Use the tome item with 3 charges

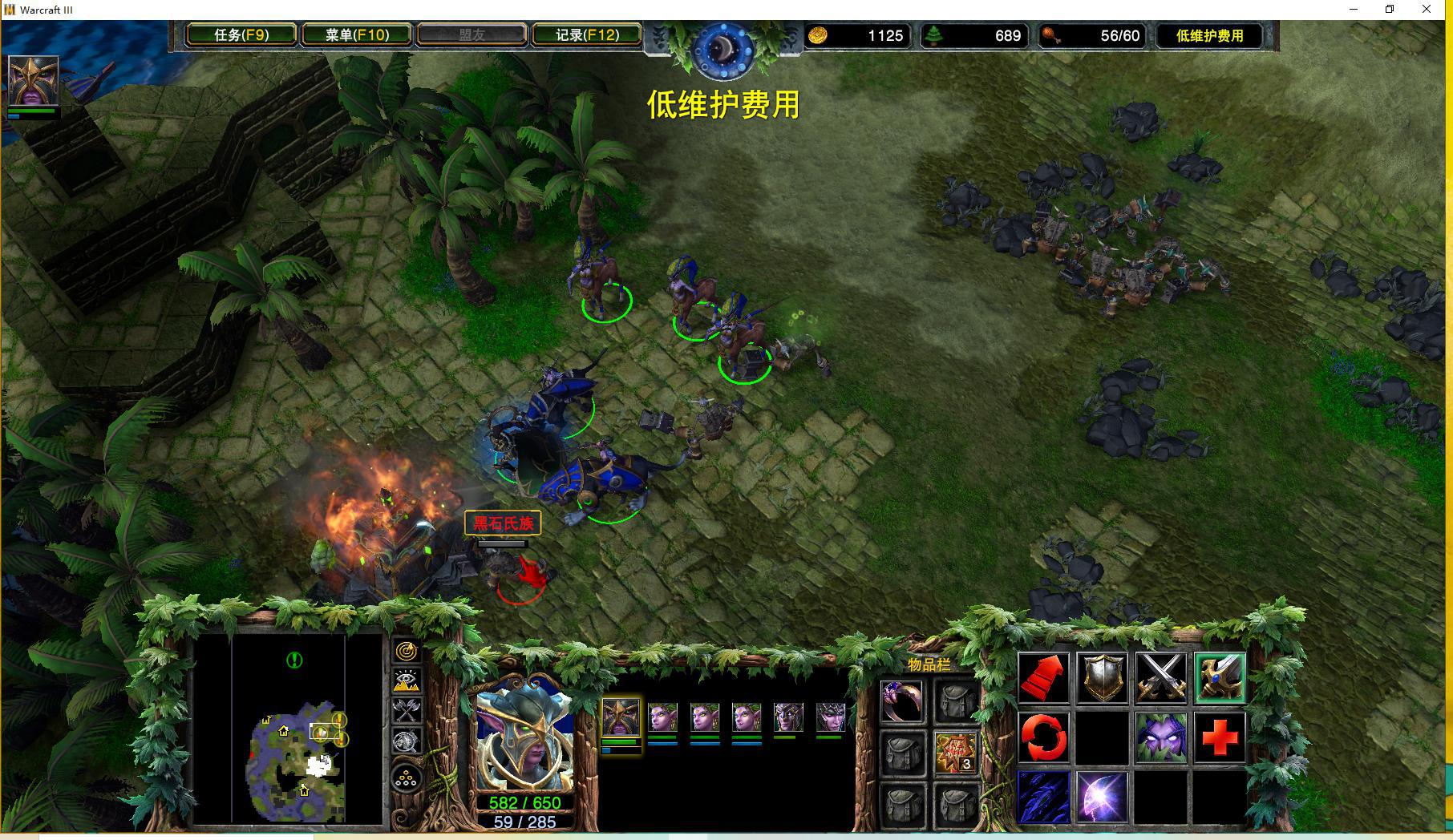pos(955,752)
